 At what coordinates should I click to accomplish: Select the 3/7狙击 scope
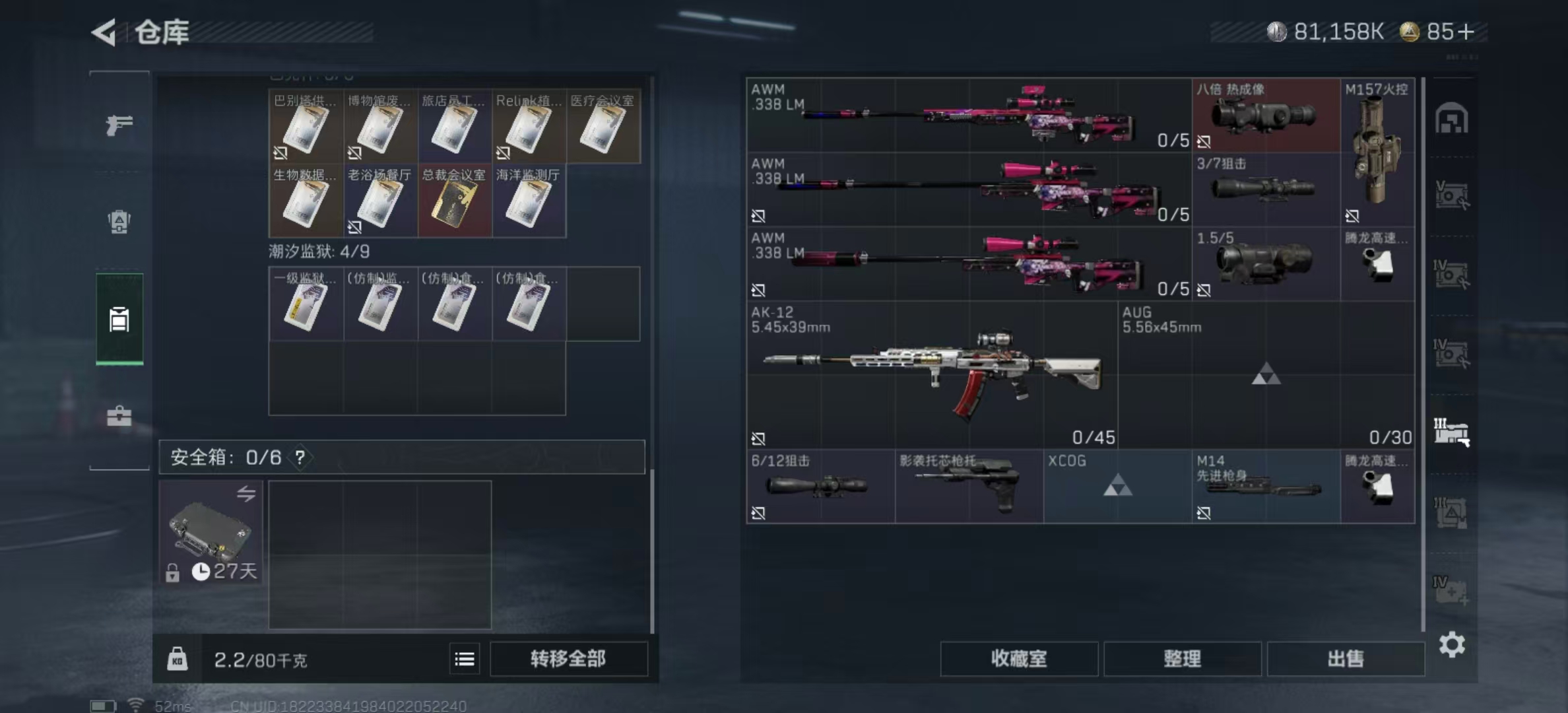tap(1265, 189)
